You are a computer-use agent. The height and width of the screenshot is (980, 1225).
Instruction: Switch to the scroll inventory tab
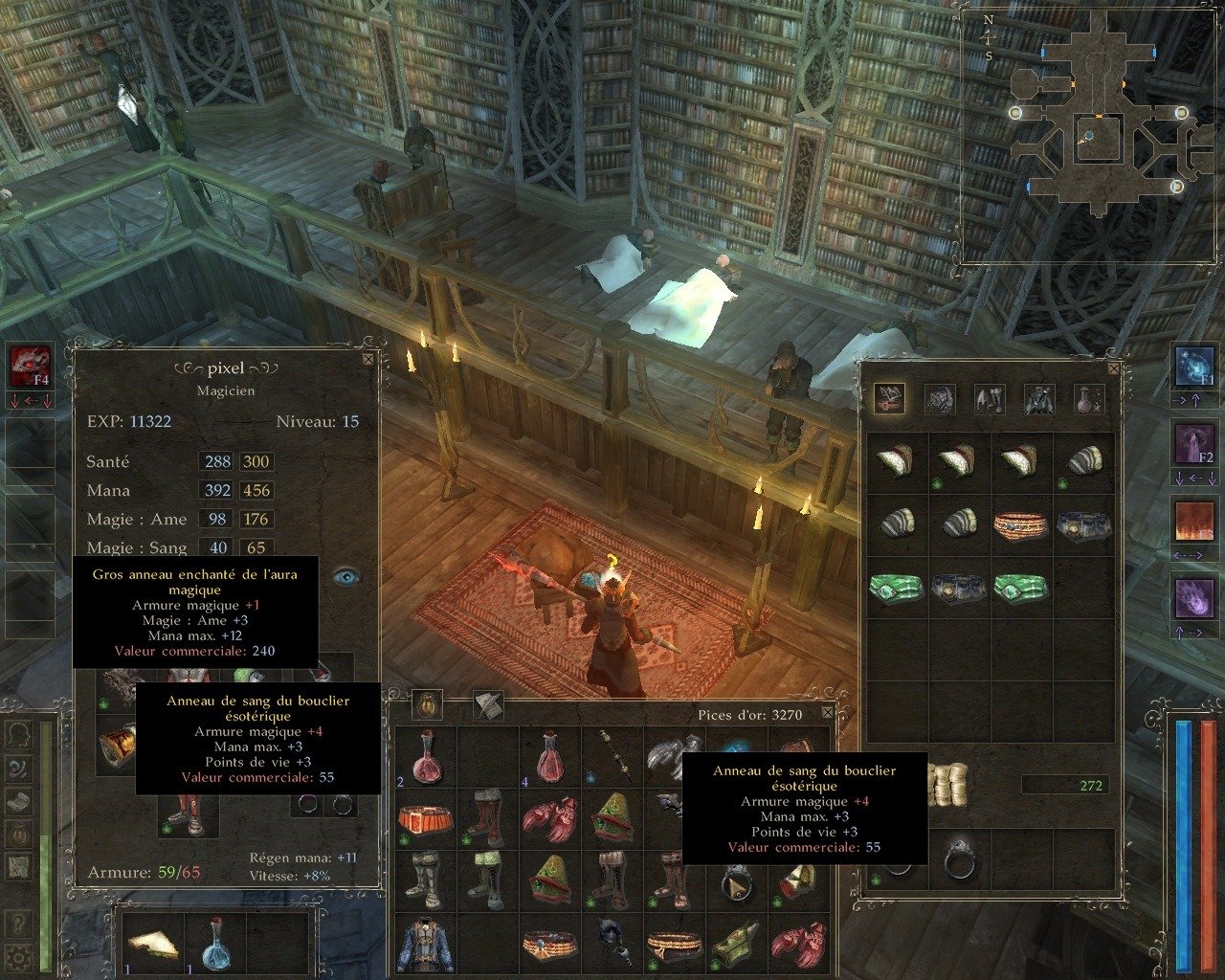point(488,706)
